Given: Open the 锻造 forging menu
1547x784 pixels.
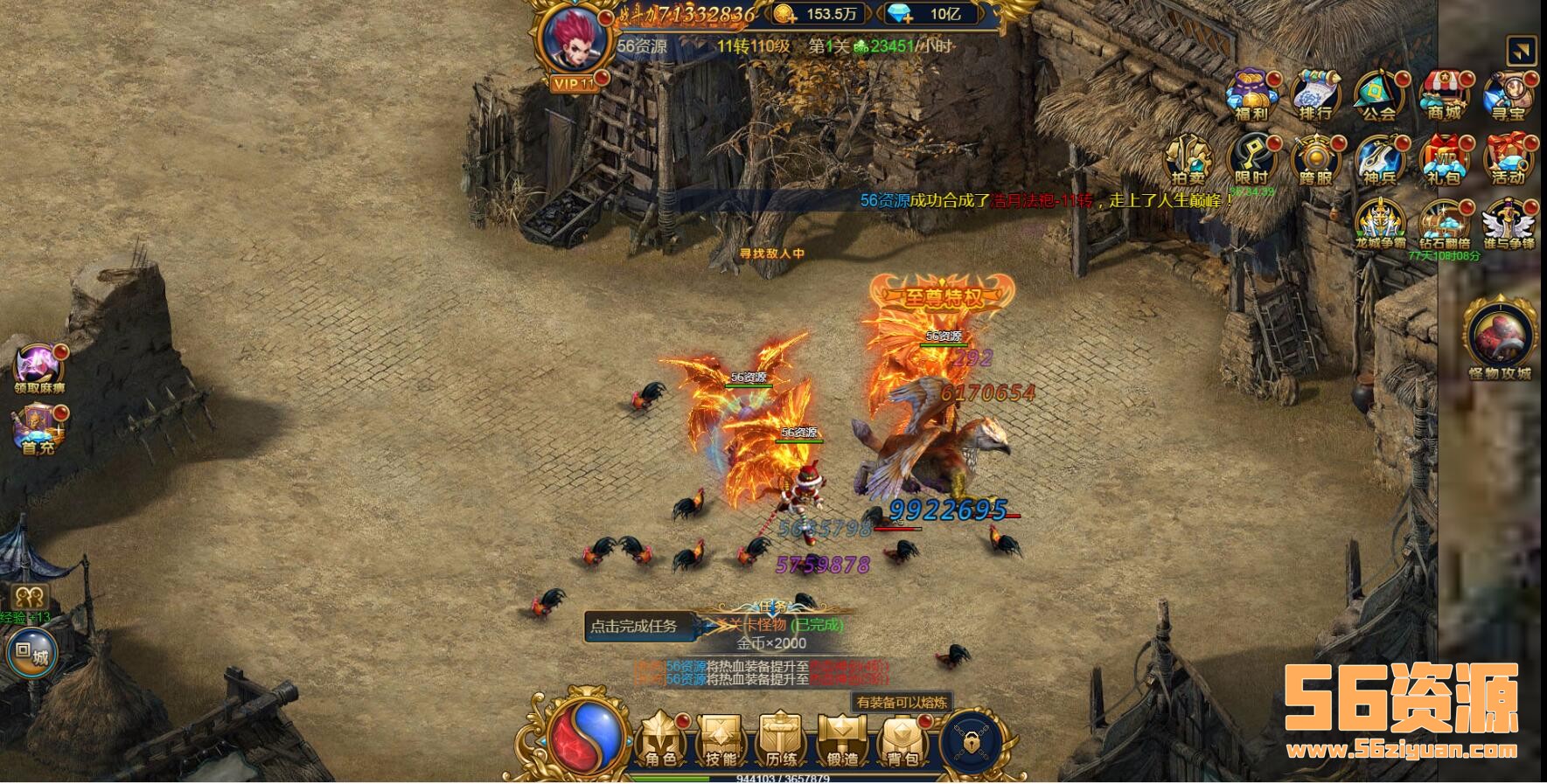Looking at the screenshot, I should click(841, 739).
